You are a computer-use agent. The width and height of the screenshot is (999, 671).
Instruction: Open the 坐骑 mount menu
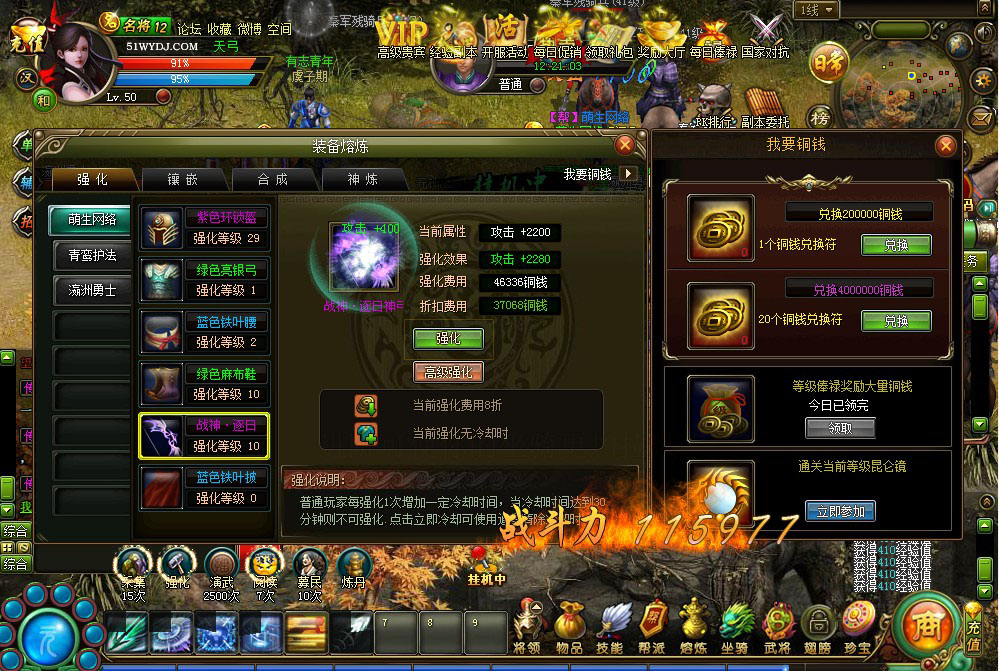pos(735,623)
